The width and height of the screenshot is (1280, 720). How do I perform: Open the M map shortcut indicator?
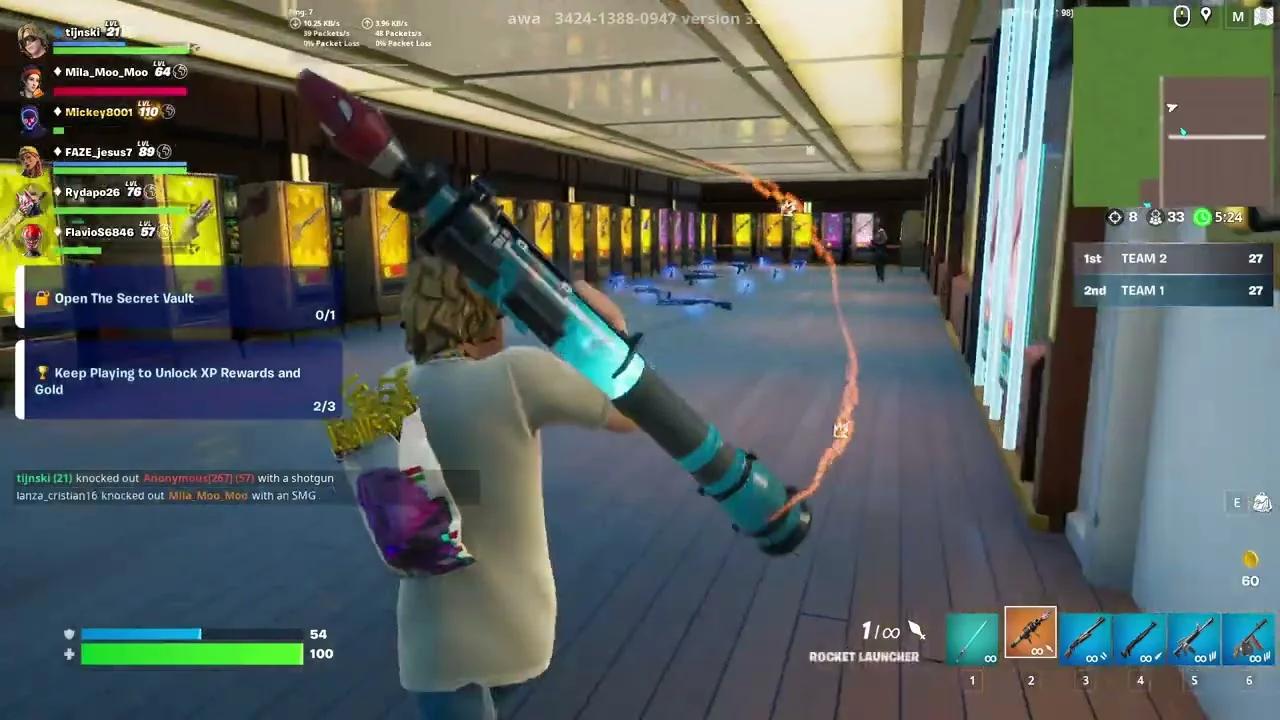point(1238,17)
